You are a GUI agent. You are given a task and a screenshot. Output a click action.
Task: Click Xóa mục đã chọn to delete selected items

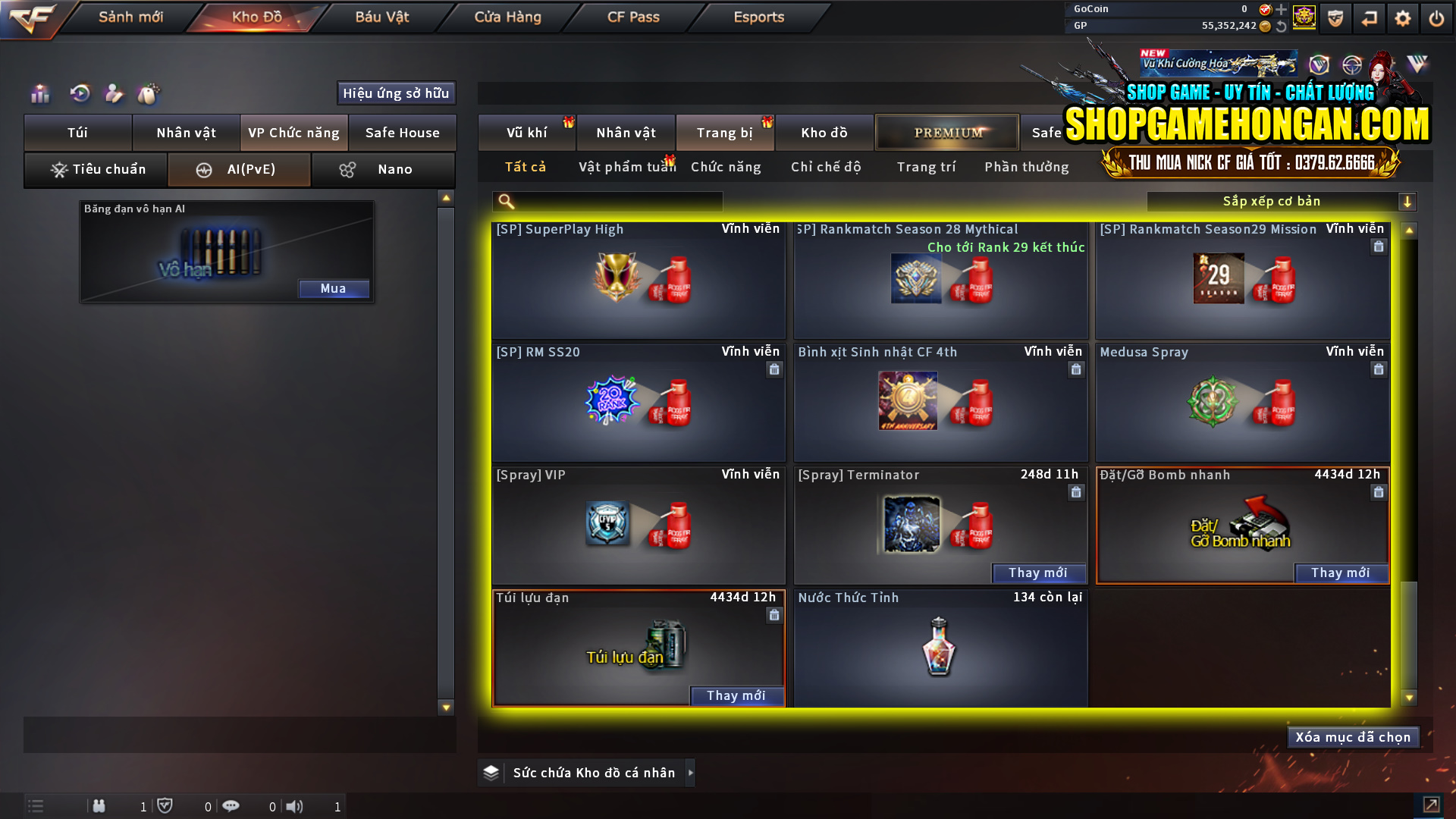(x=1353, y=736)
